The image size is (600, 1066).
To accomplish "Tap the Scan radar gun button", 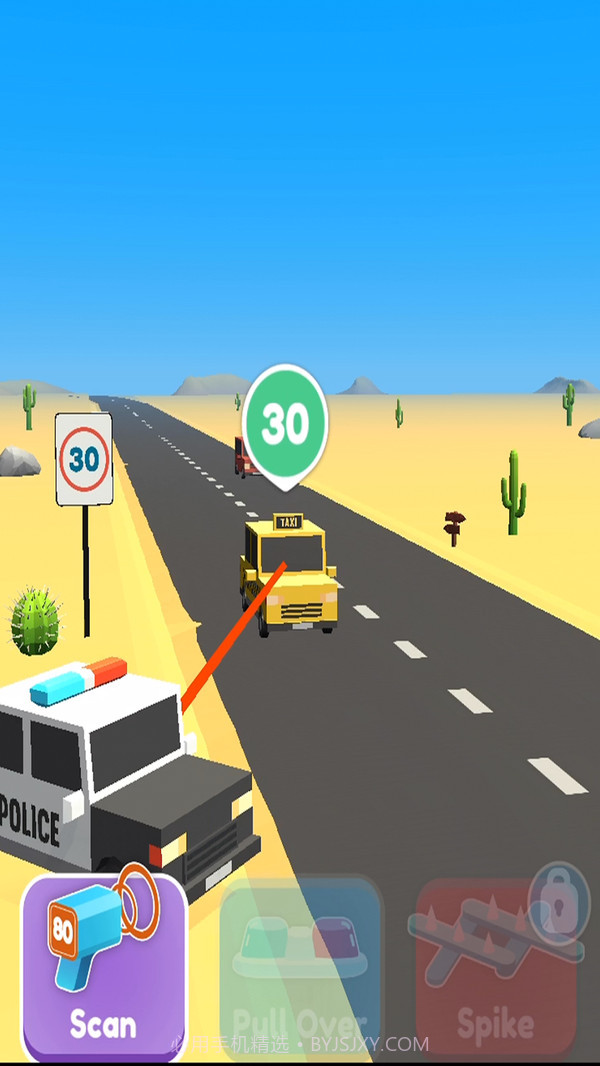I will point(104,967).
